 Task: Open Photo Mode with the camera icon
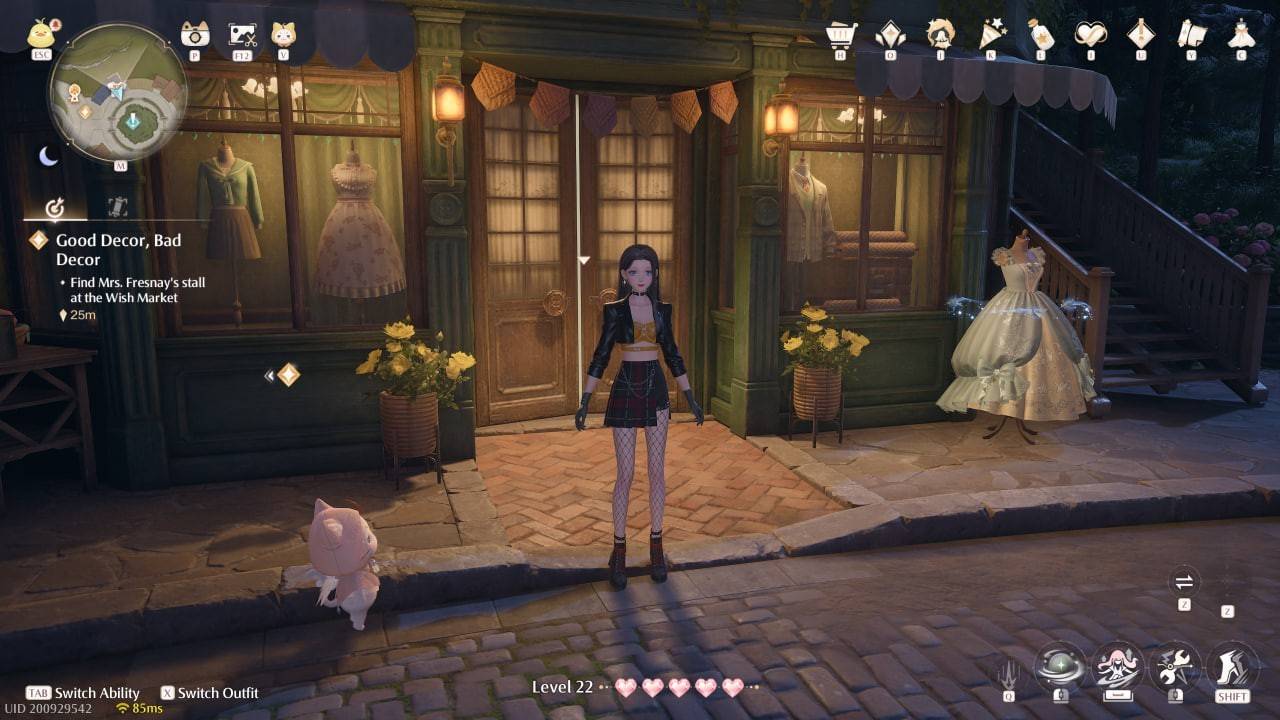[197, 33]
